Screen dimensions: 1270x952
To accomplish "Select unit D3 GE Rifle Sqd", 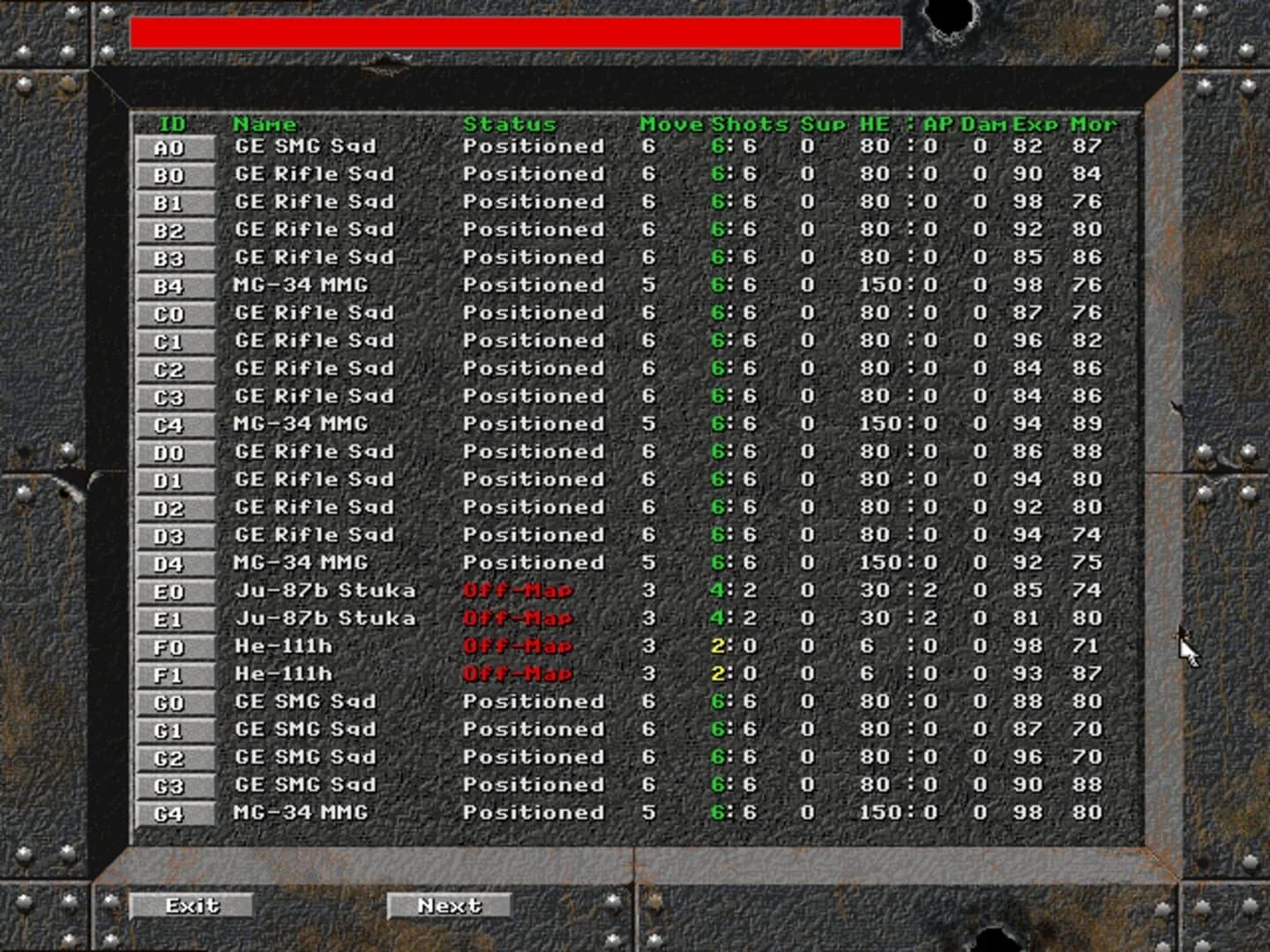I will (174, 534).
